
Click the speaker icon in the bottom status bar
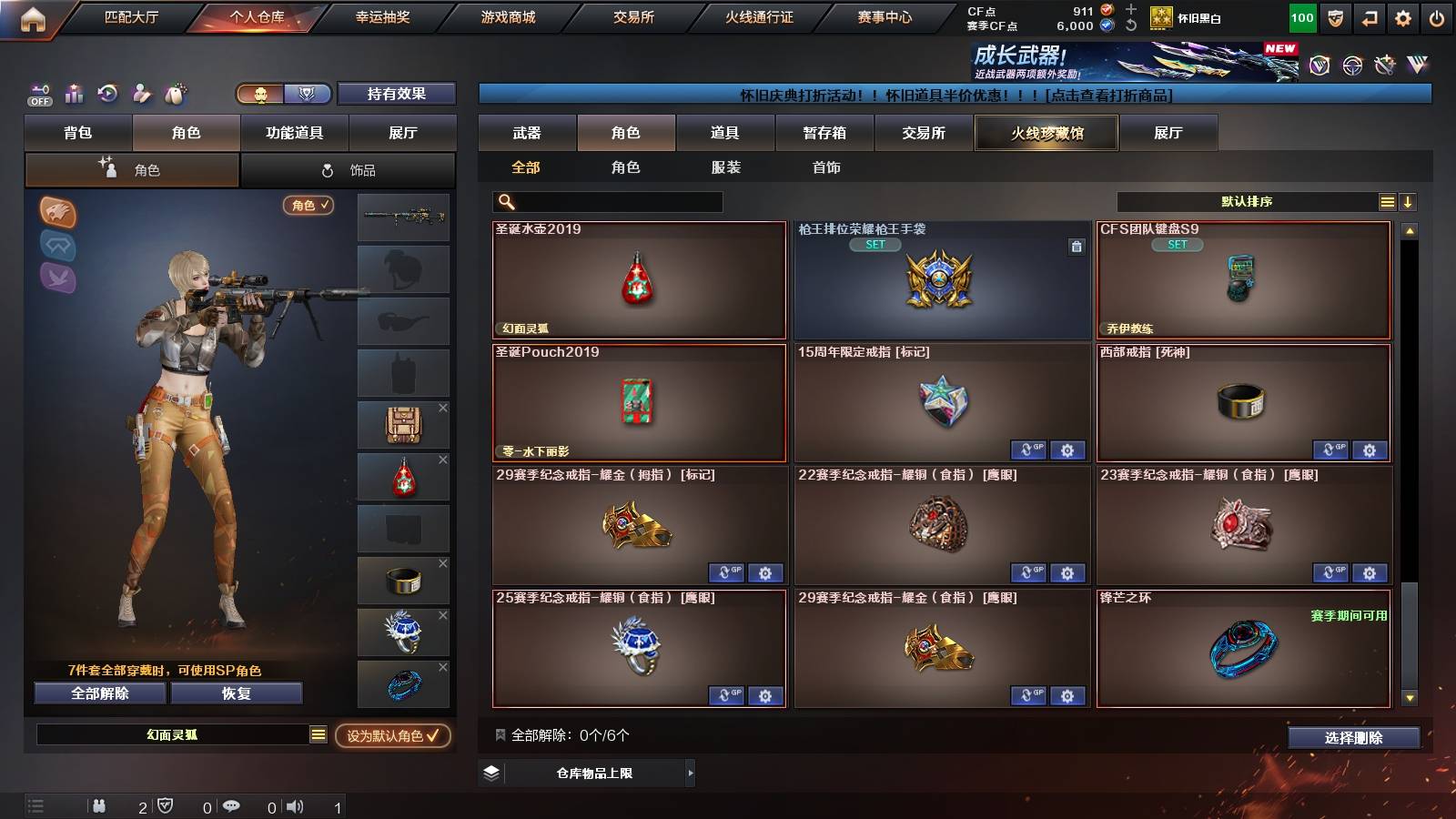(296, 806)
